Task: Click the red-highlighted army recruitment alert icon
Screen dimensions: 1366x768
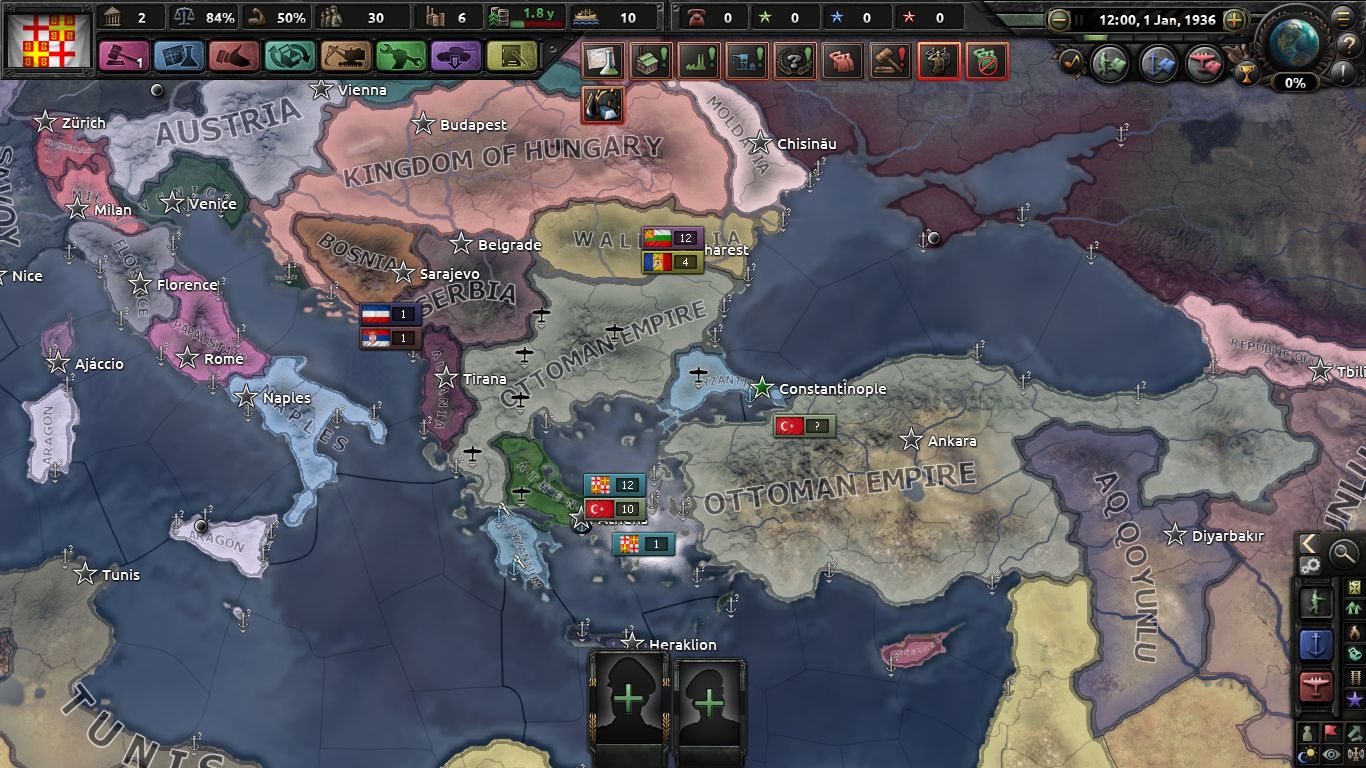Action: pyautogui.click(x=940, y=61)
